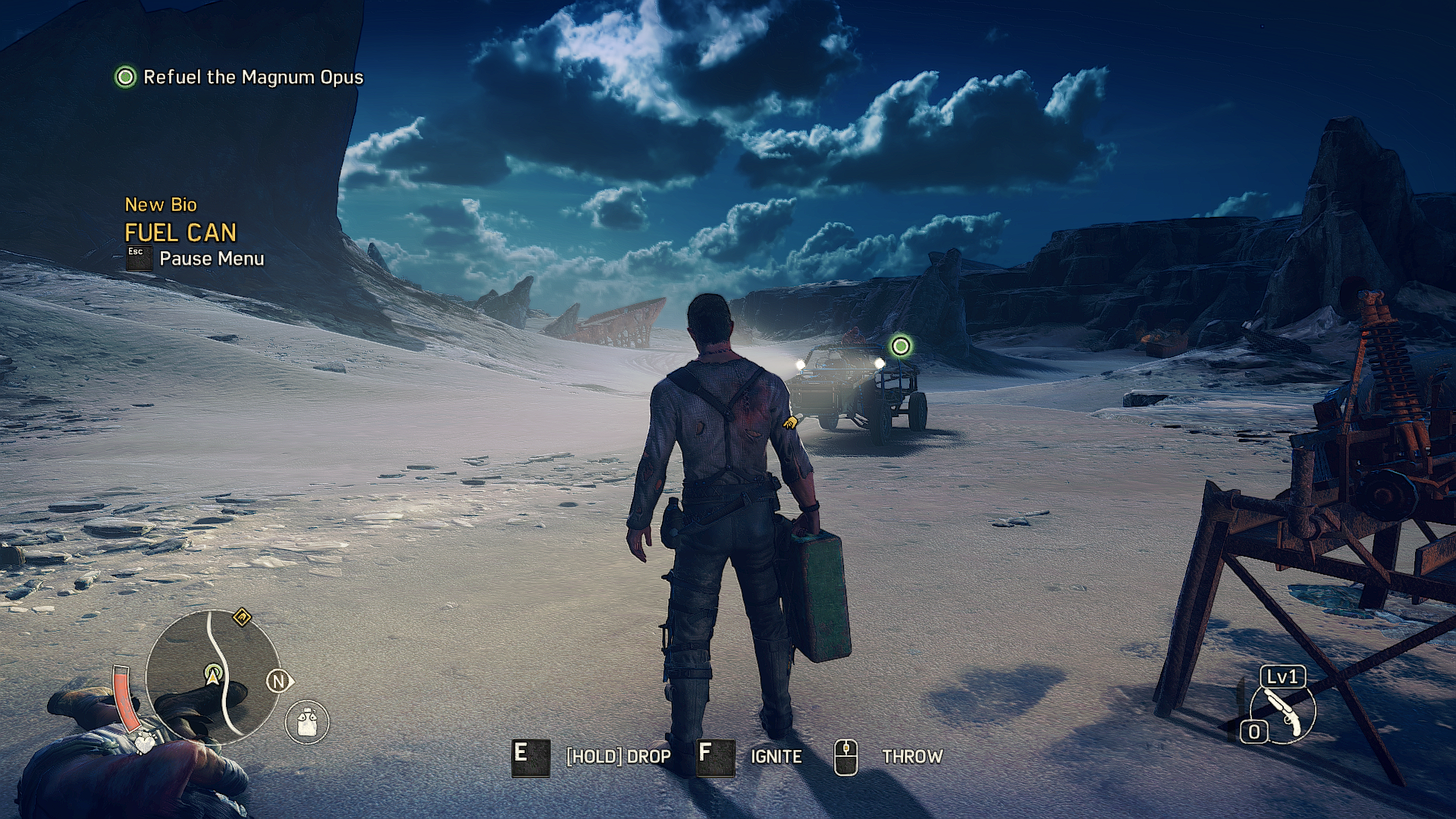Viewport: 1456px width, 819px height.
Task: Open the new Fuel Can bio notification
Action: coord(180,232)
